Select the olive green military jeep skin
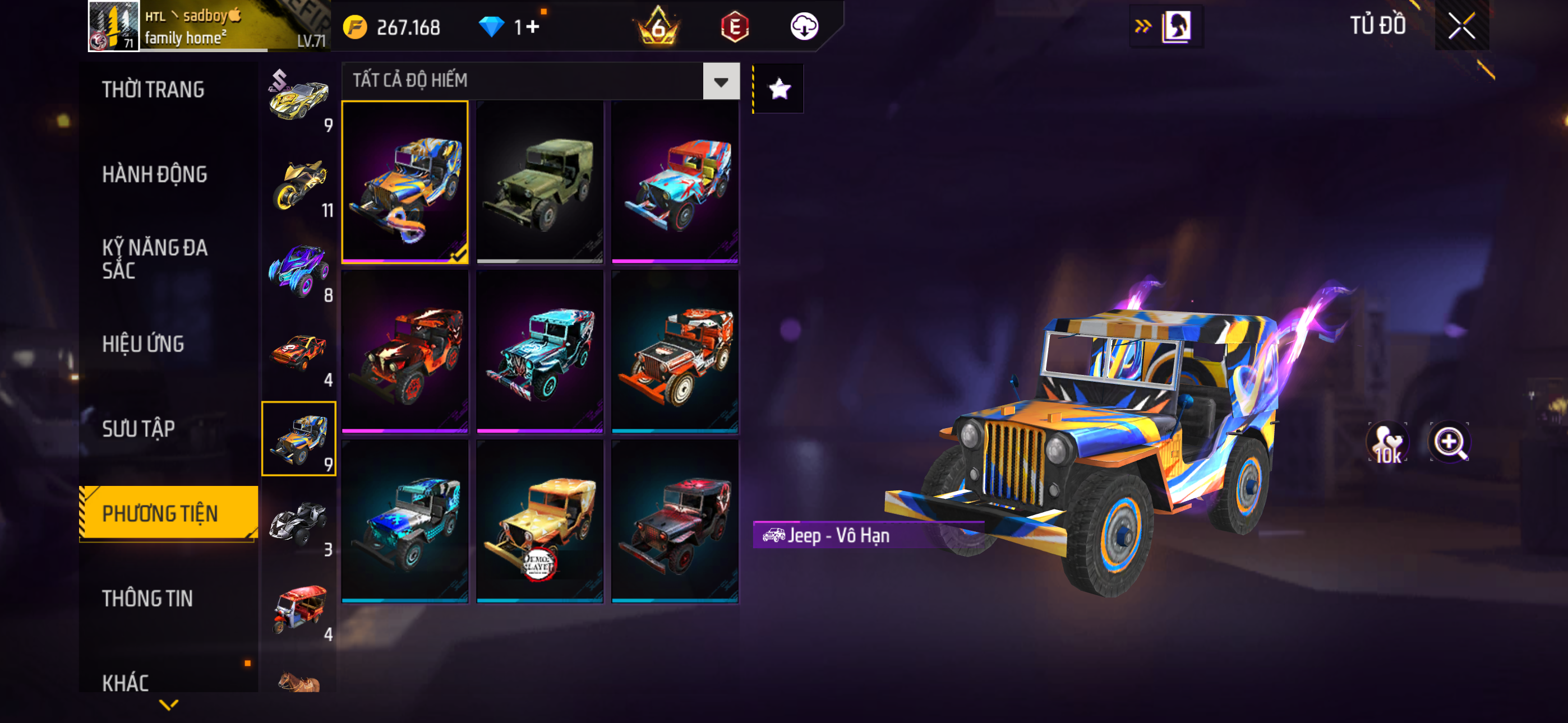The width and height of the screenshot is (1568, 723). pyautogui.click(x=540, y=183)
